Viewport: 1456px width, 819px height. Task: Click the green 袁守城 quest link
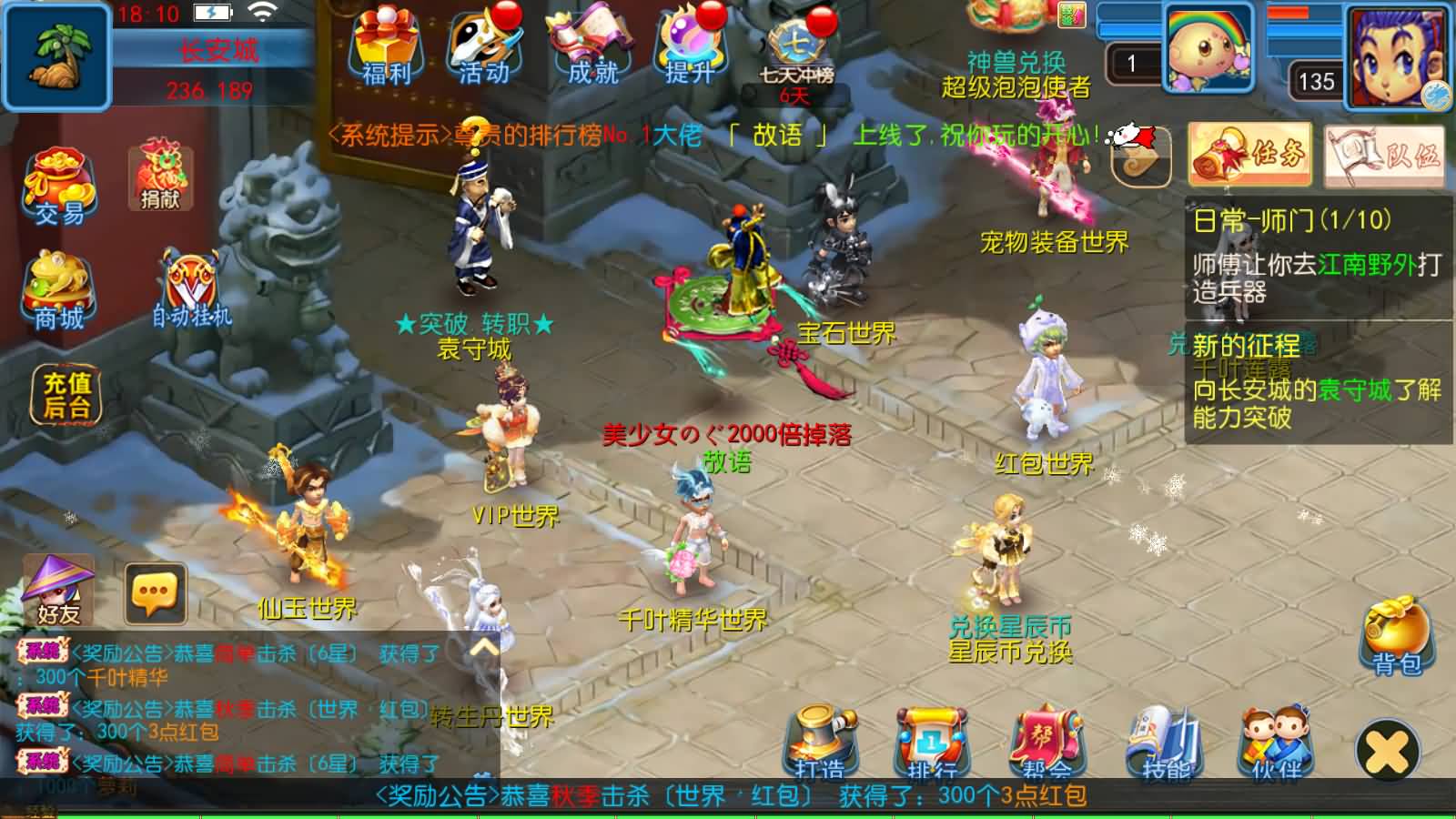[1353, 387]
